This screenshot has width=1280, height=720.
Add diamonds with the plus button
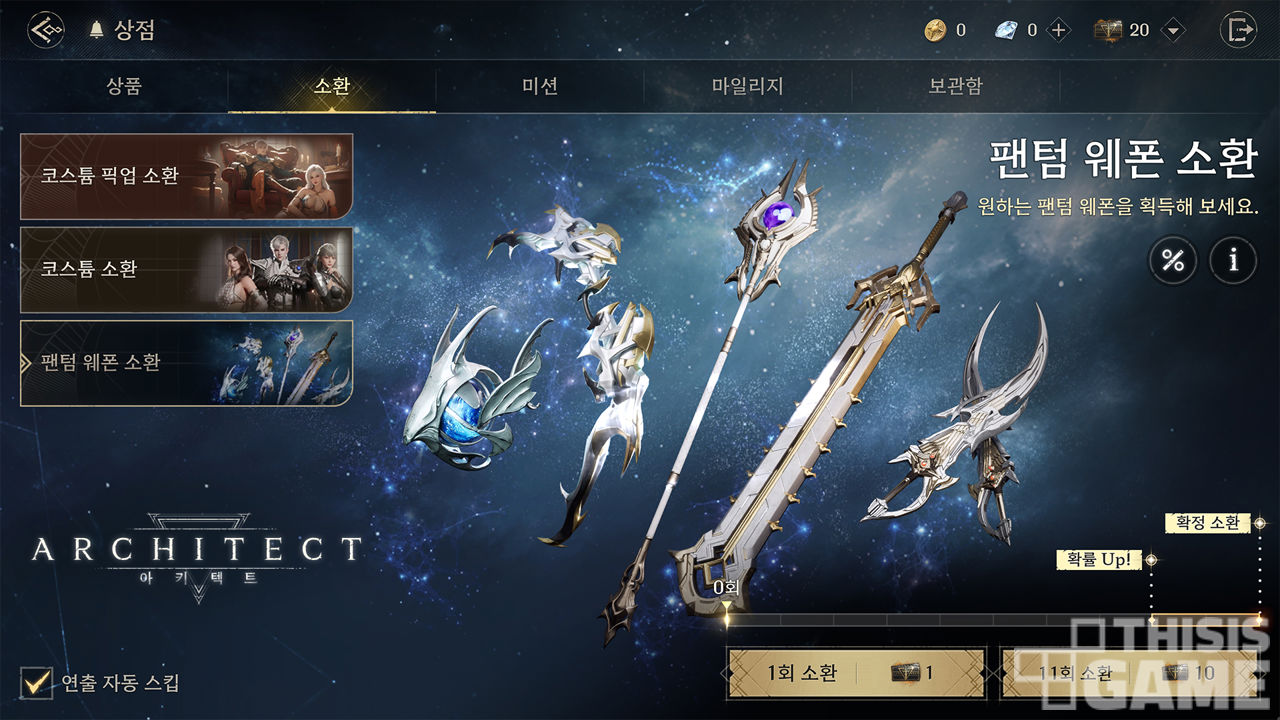point(1059,30)
